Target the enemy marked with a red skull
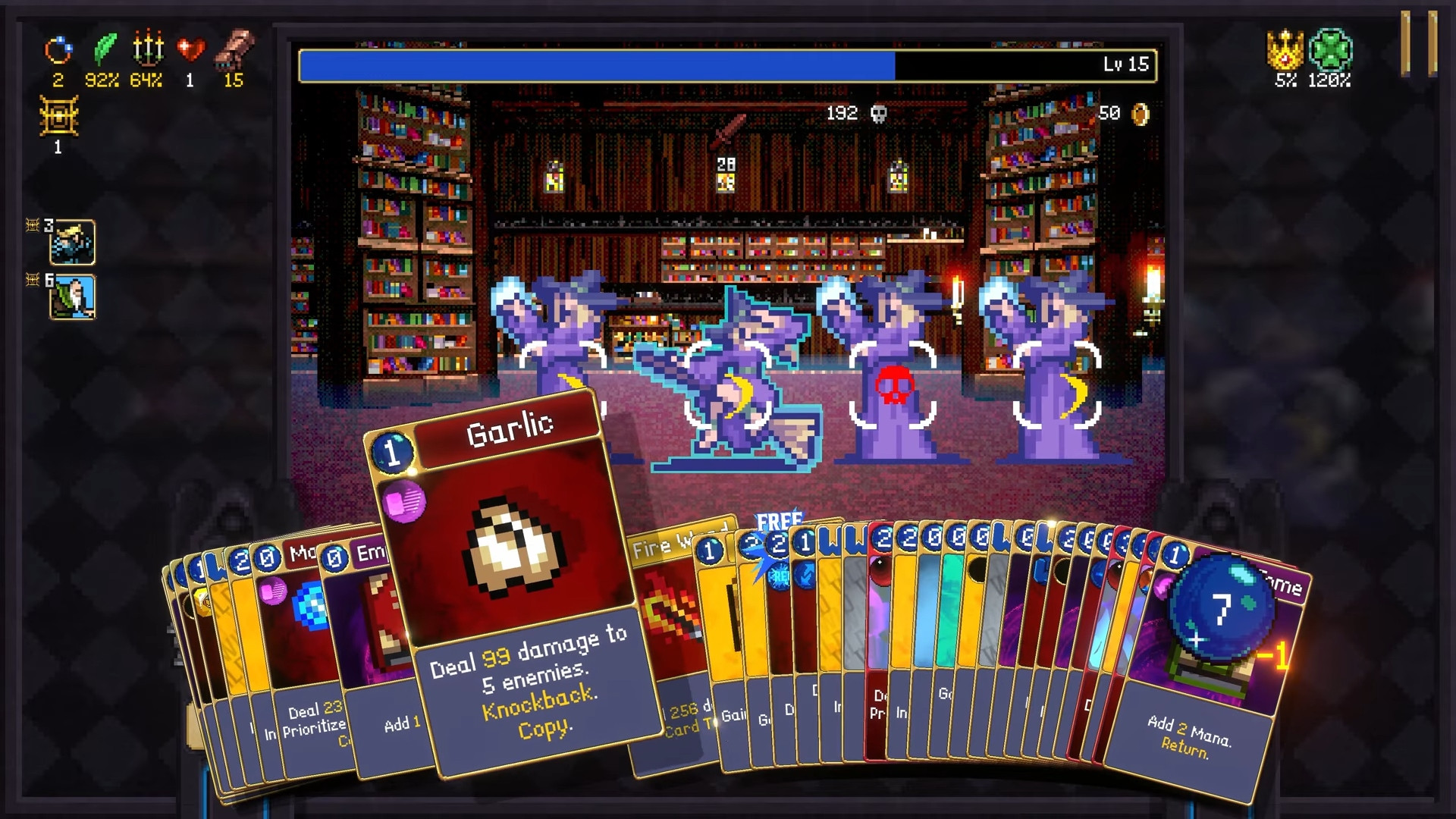The width and height of the screenshot is (1456, 819). click(893, 385)
